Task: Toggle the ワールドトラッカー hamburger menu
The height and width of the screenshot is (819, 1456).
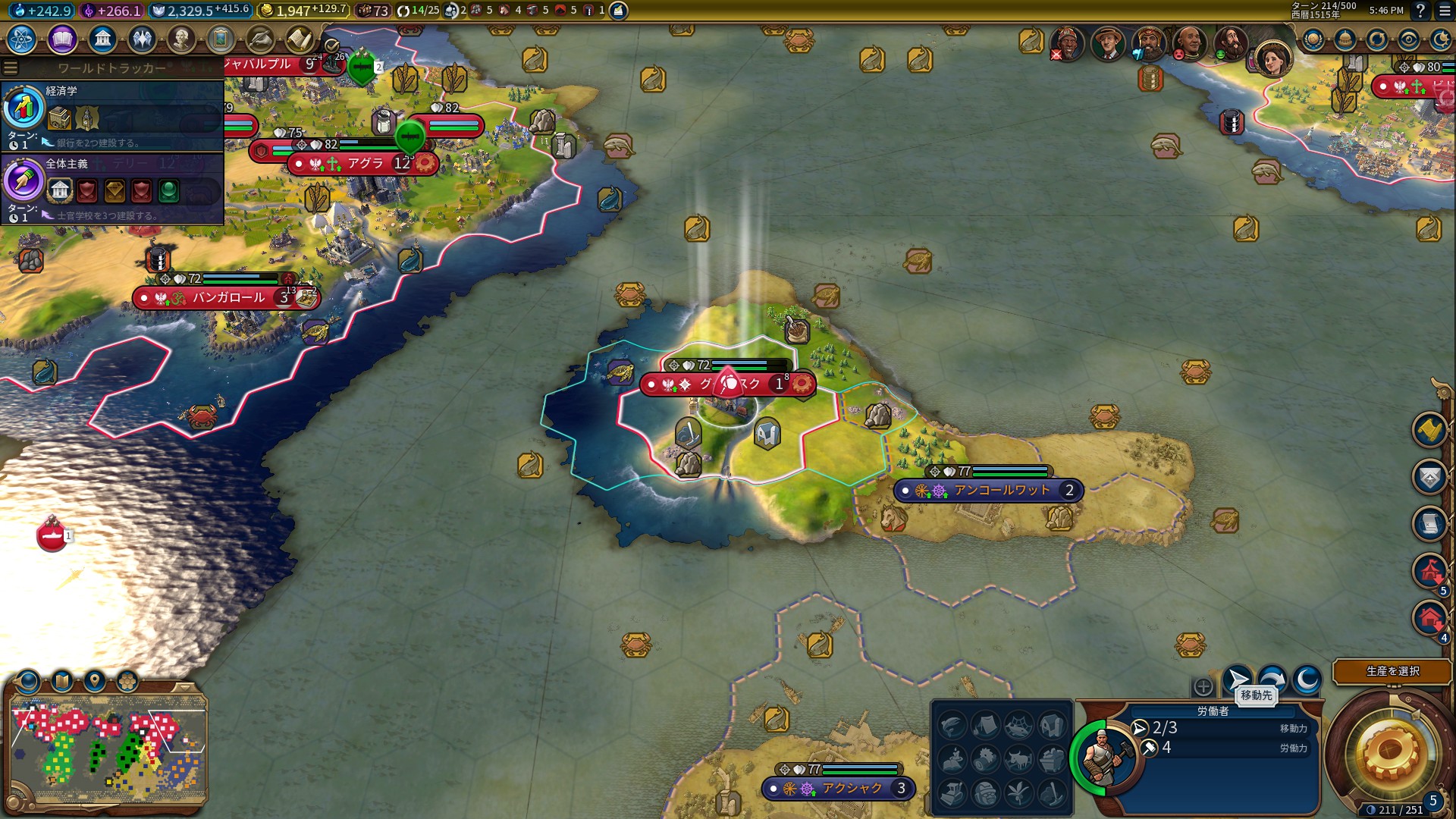Action: click(x=11, y=68)
